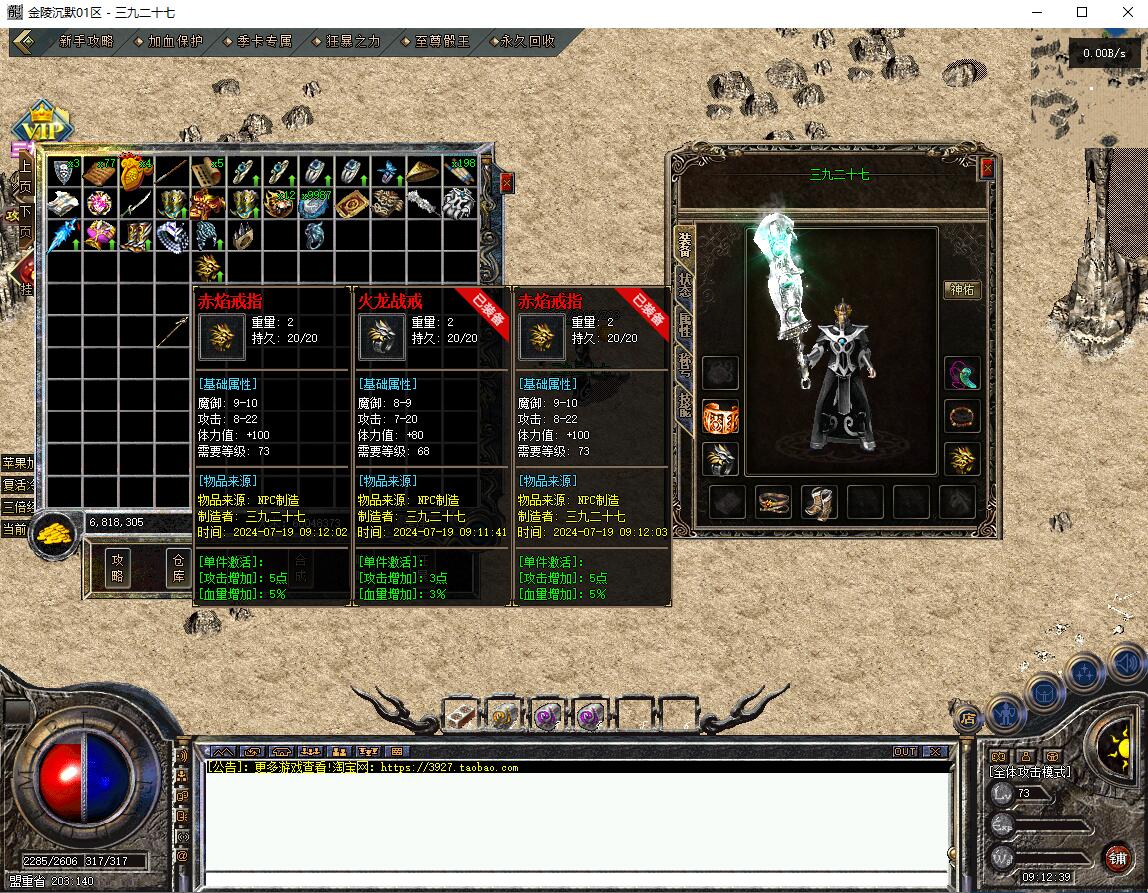Close the character equipment panel
Viewport: 1148px width, 893px height.
click(x=986, y=168)
